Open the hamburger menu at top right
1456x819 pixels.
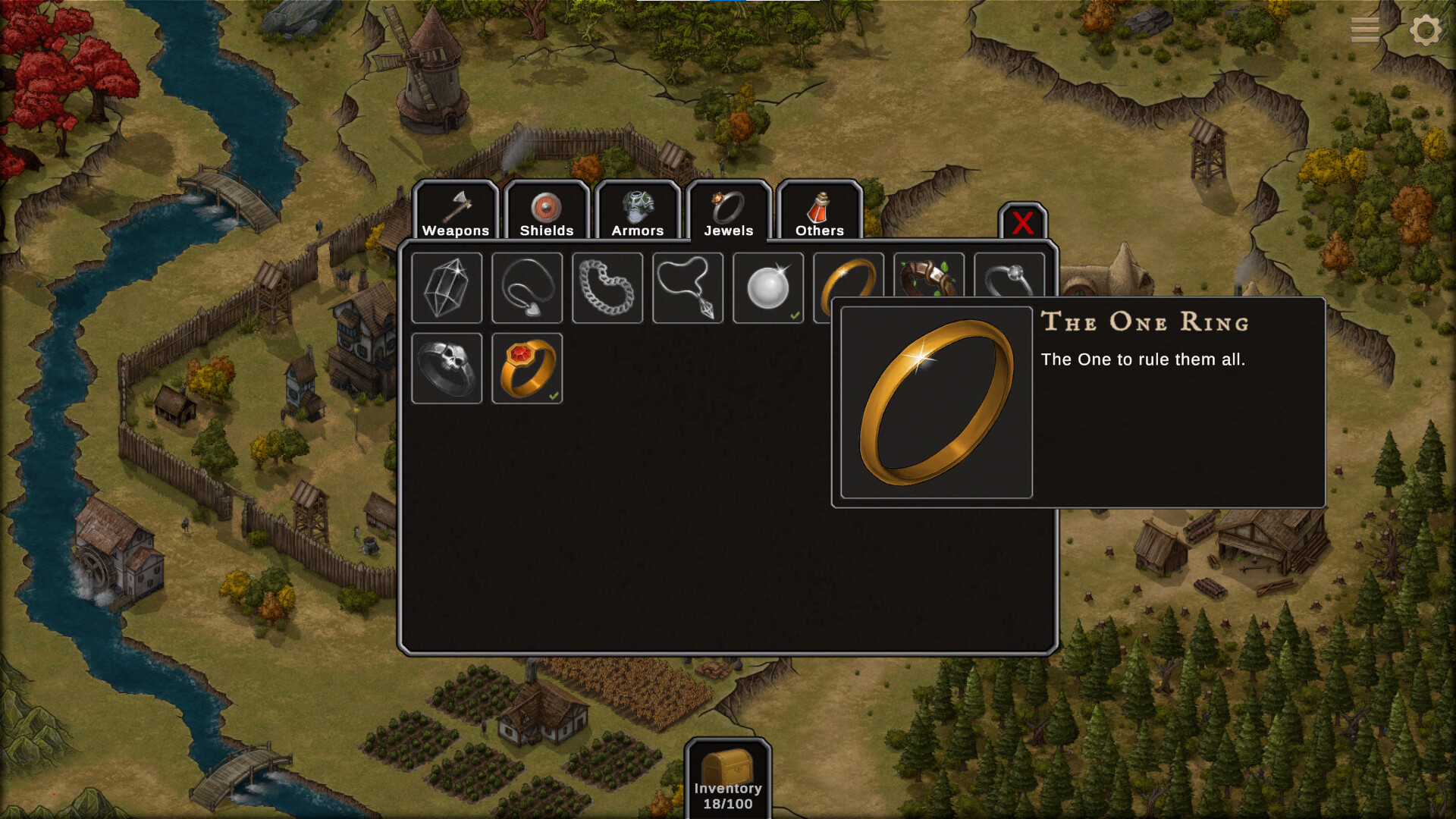pos(1363,29)
